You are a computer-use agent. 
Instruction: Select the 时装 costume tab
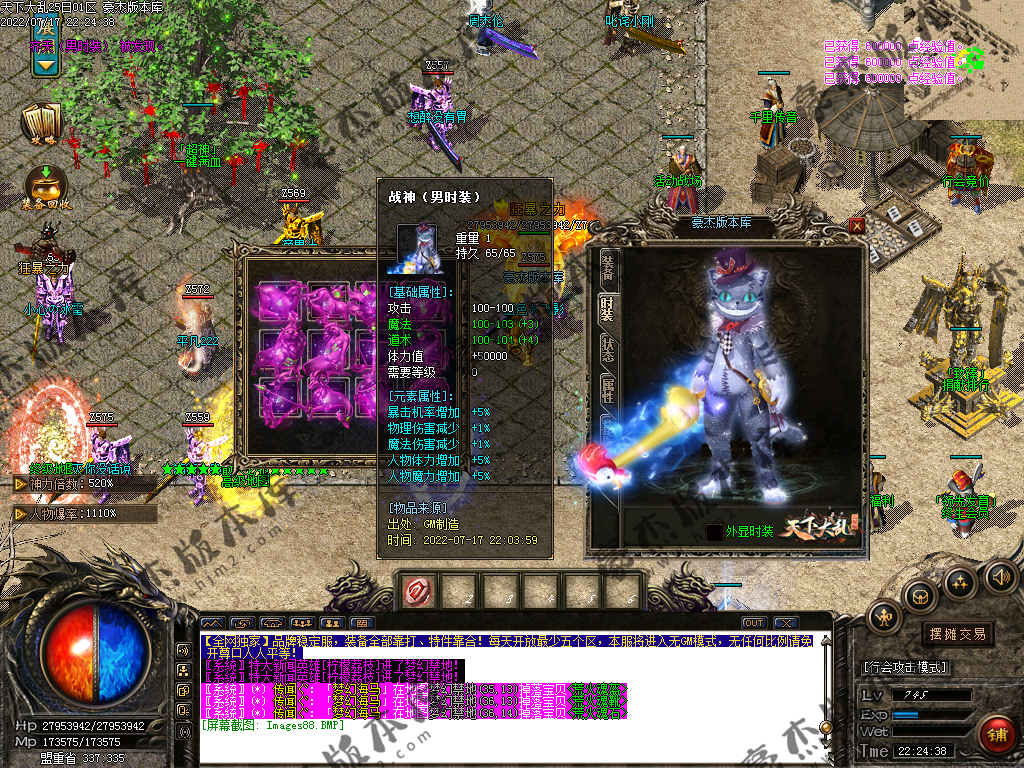(x=606, y=310)
